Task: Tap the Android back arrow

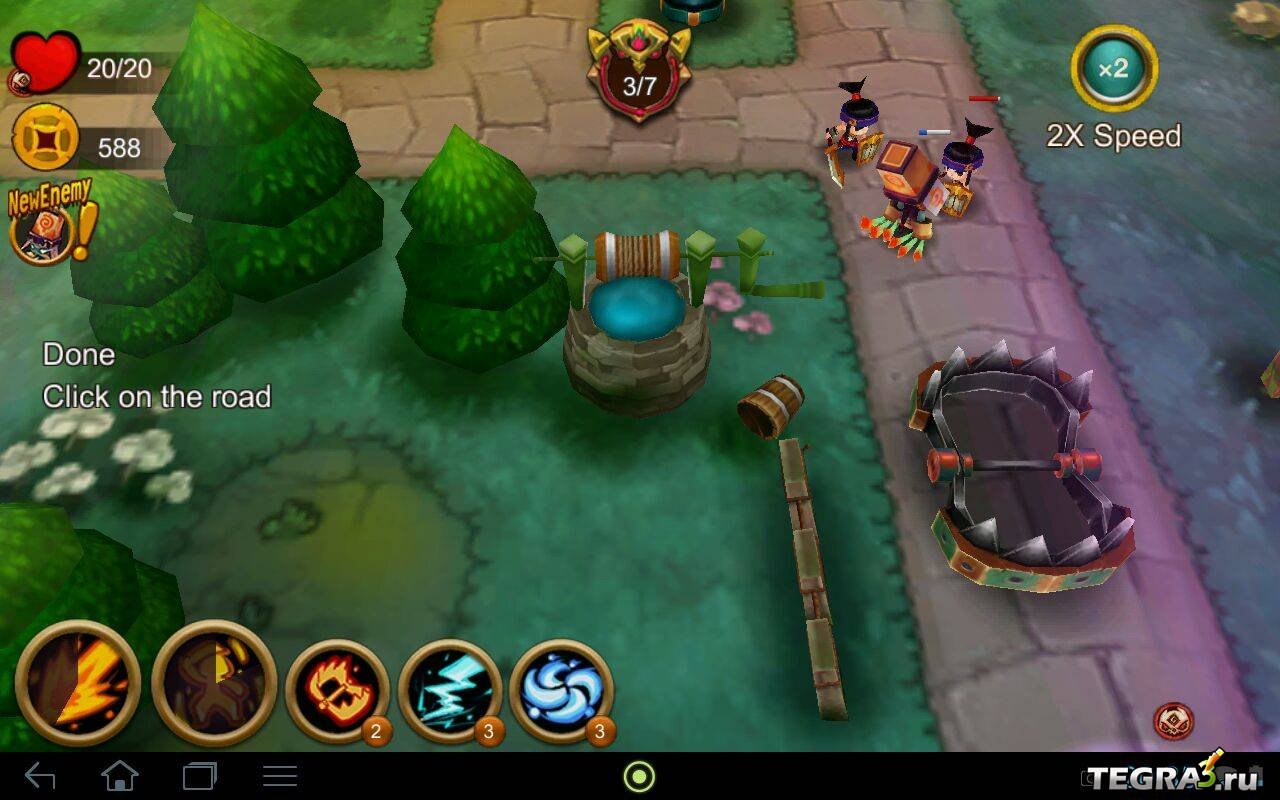Action: (40, 776)
